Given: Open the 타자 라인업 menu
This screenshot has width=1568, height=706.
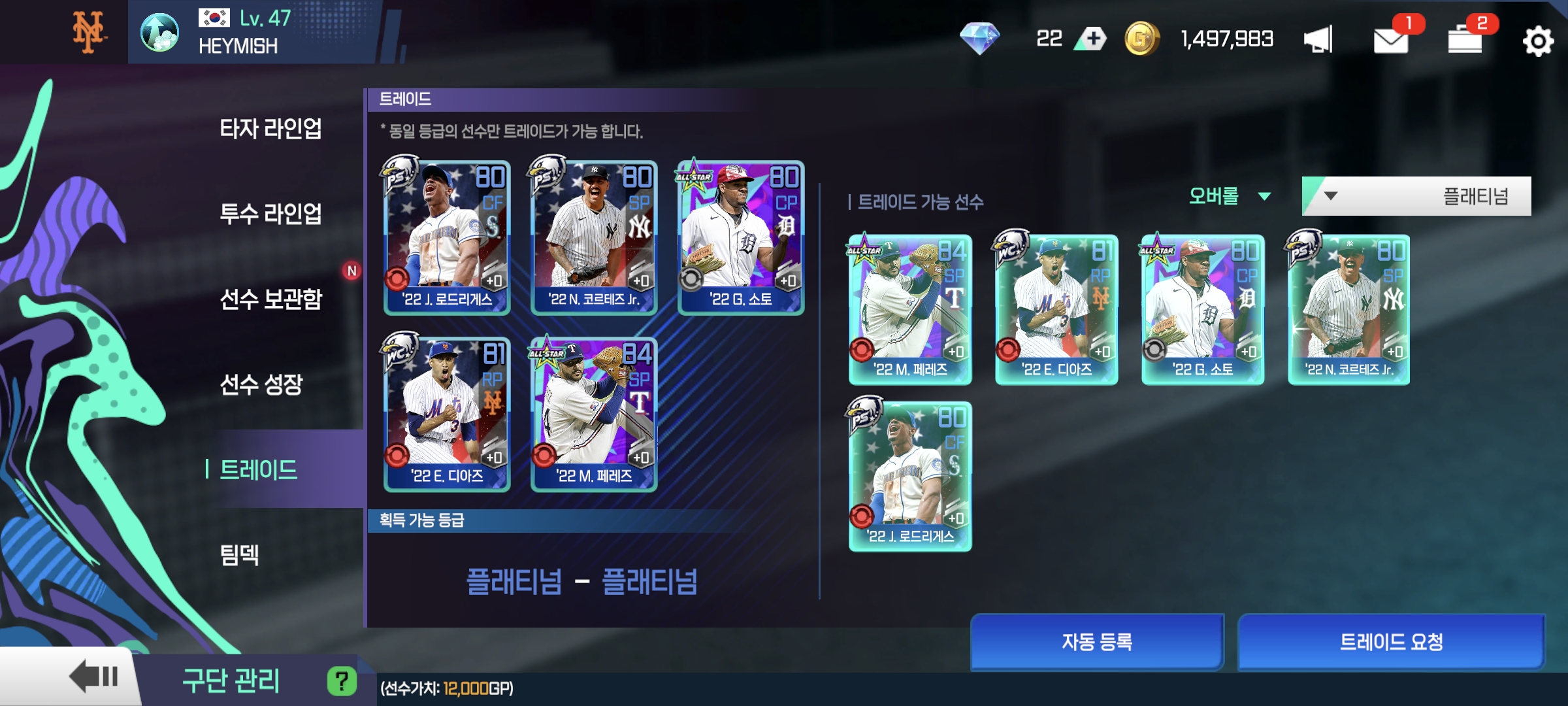Looking at the screenshot, I should pyautogui.click(x=270, y=129).
